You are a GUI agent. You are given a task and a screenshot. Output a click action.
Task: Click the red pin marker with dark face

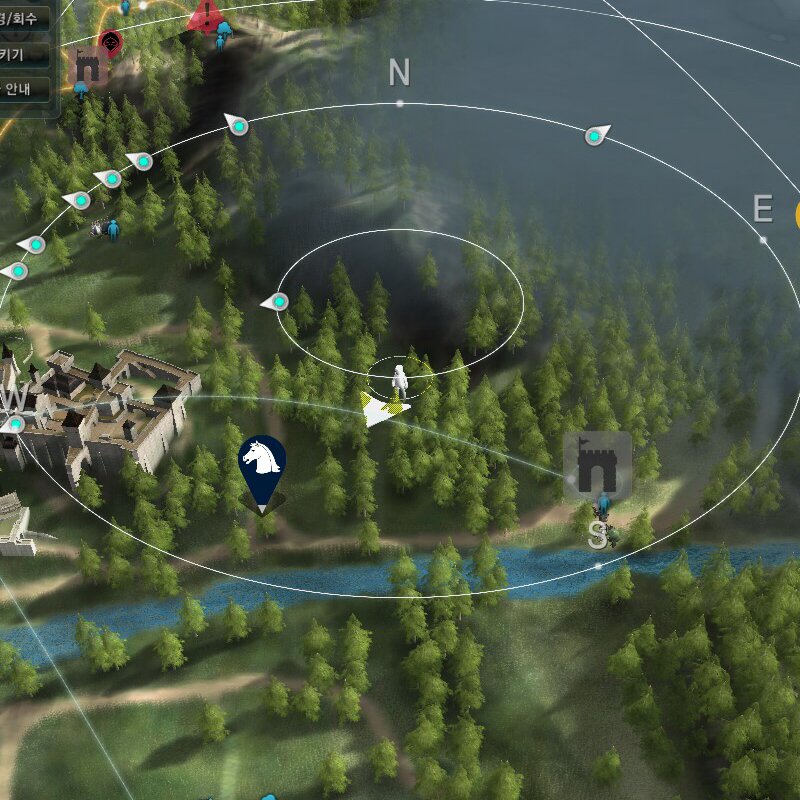pyautogui.click(x=111, y=42)
